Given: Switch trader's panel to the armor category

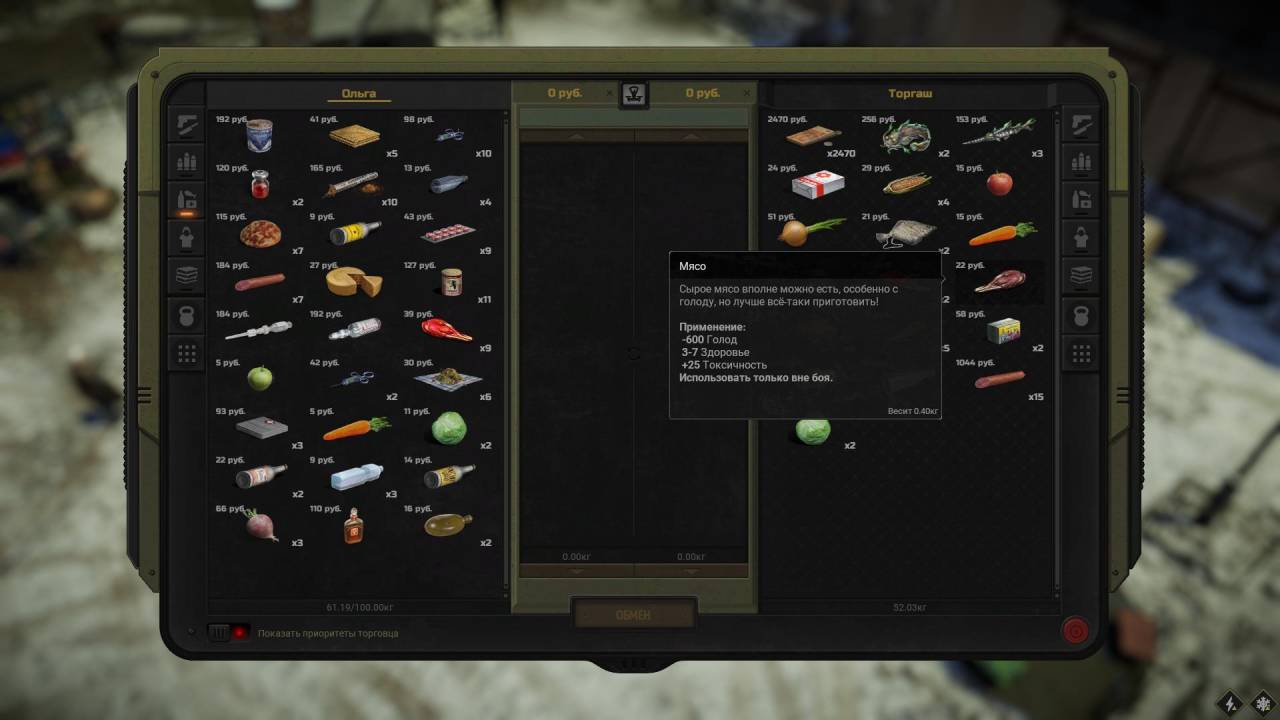Looking at the screenshot, I should [1081, 238].
